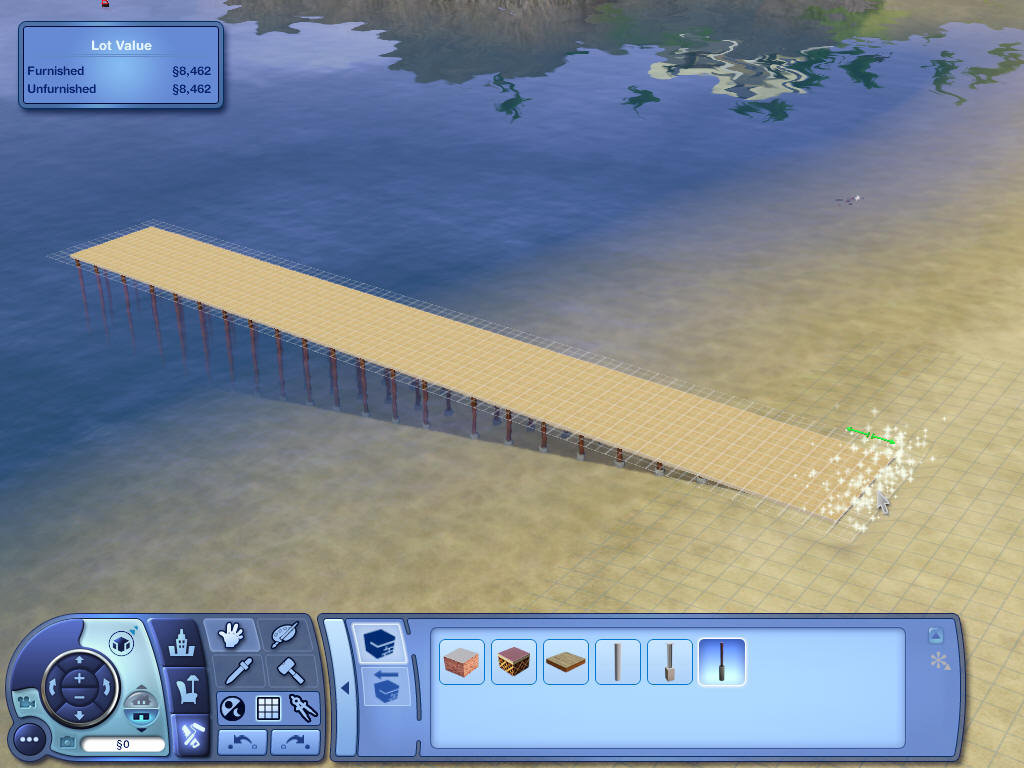This screenshot has height=768, width=1024.
Task: Zoom the camera in with the plus button
Action: pyautogui.click(x=79, y=677)
